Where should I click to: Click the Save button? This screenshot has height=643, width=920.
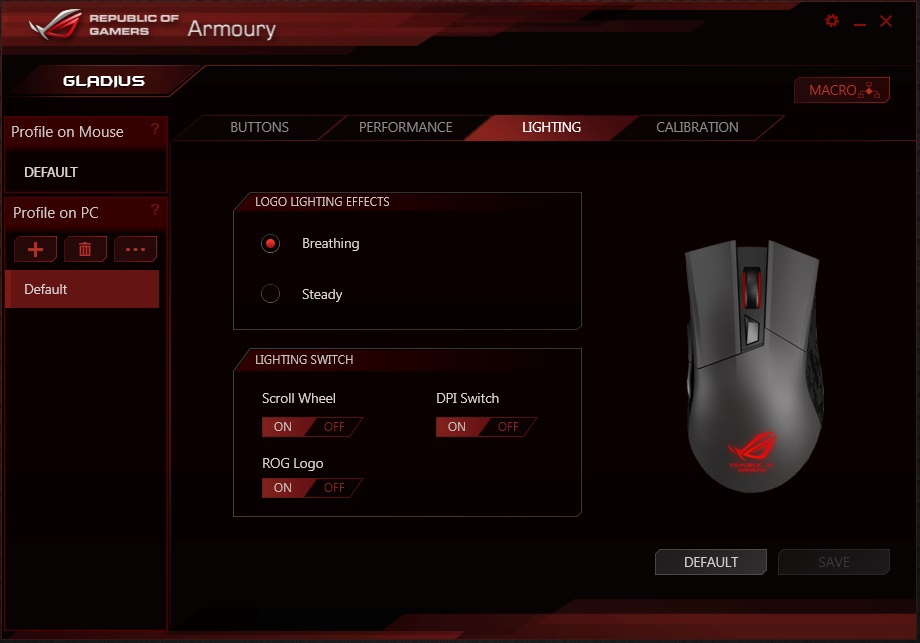click(x=833, y=562)
